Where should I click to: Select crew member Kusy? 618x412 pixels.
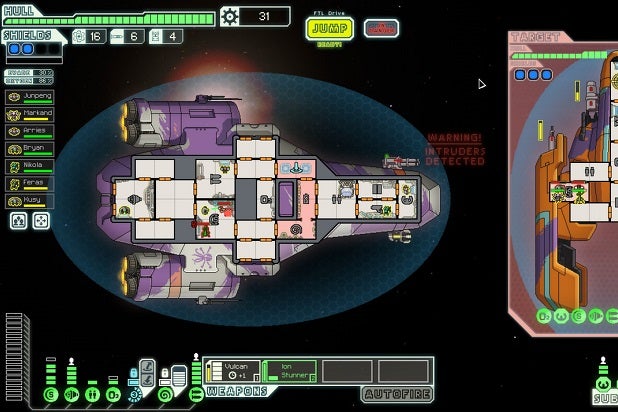point(30,199)
